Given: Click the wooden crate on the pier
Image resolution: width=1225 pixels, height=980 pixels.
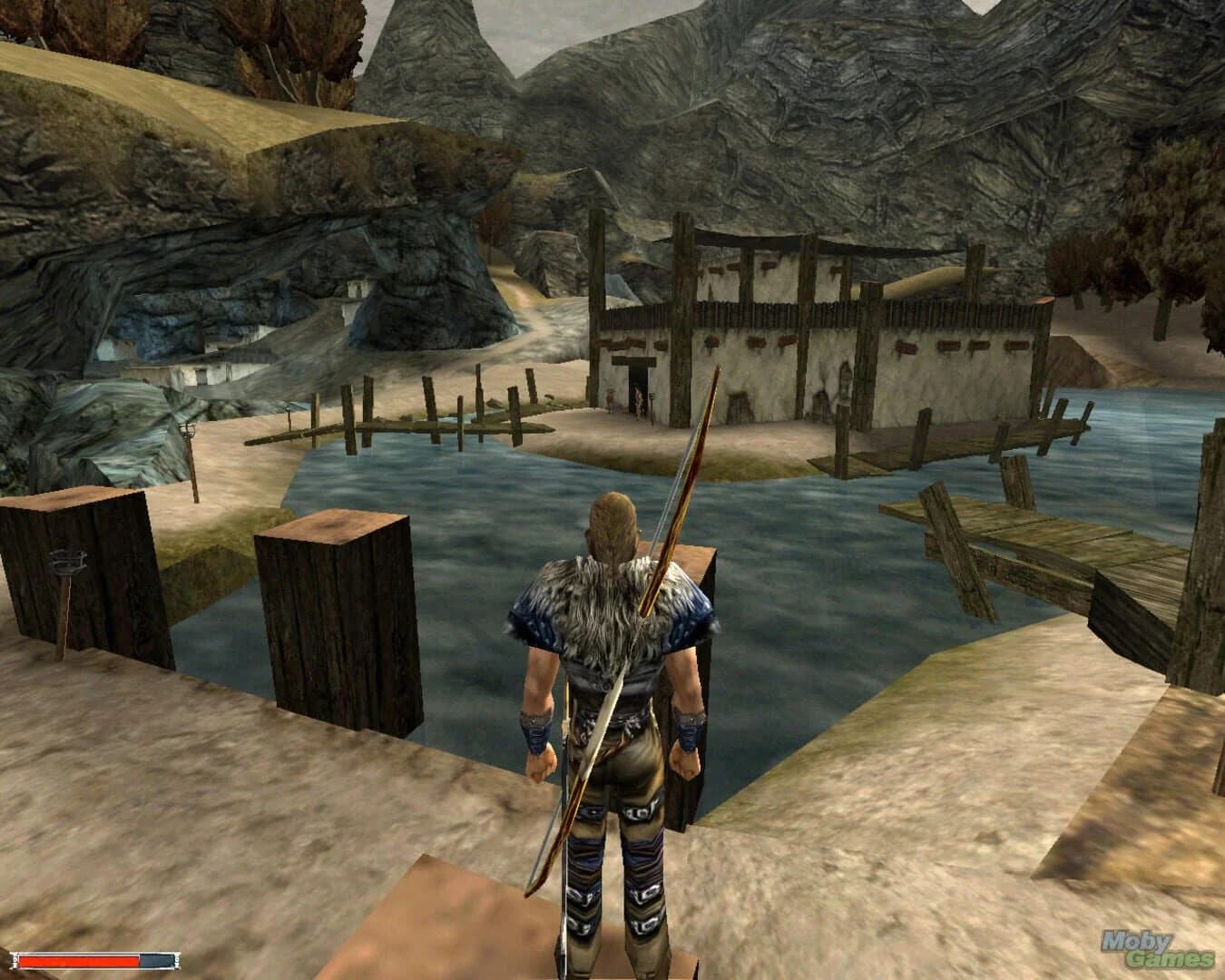Looking at the screenshot, I should (x=336, y=617).
